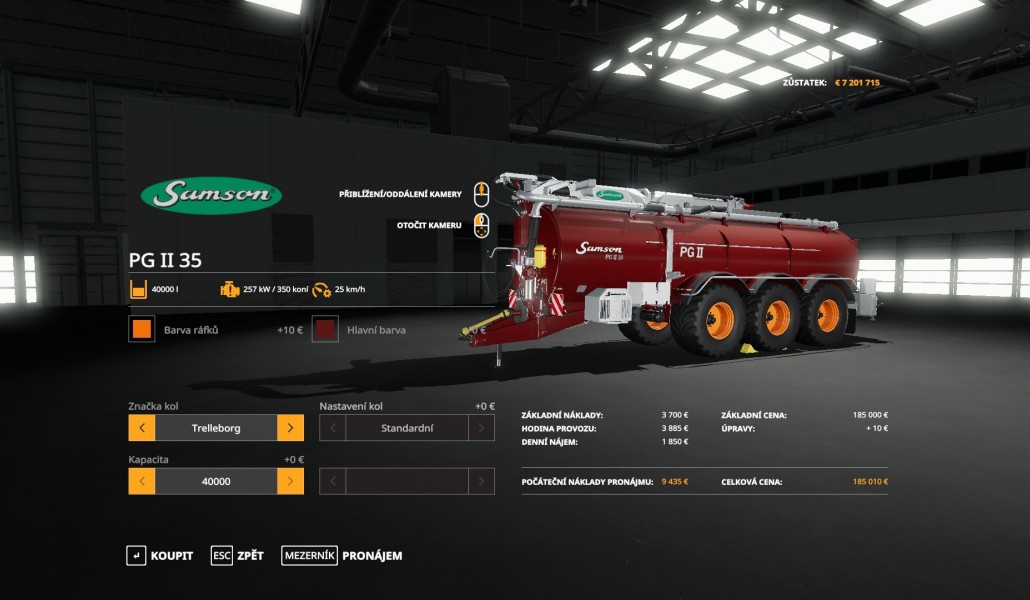Increase the Kapacita value above 40000
Viewport: 1030px width, 600px height.
(290, 481)
